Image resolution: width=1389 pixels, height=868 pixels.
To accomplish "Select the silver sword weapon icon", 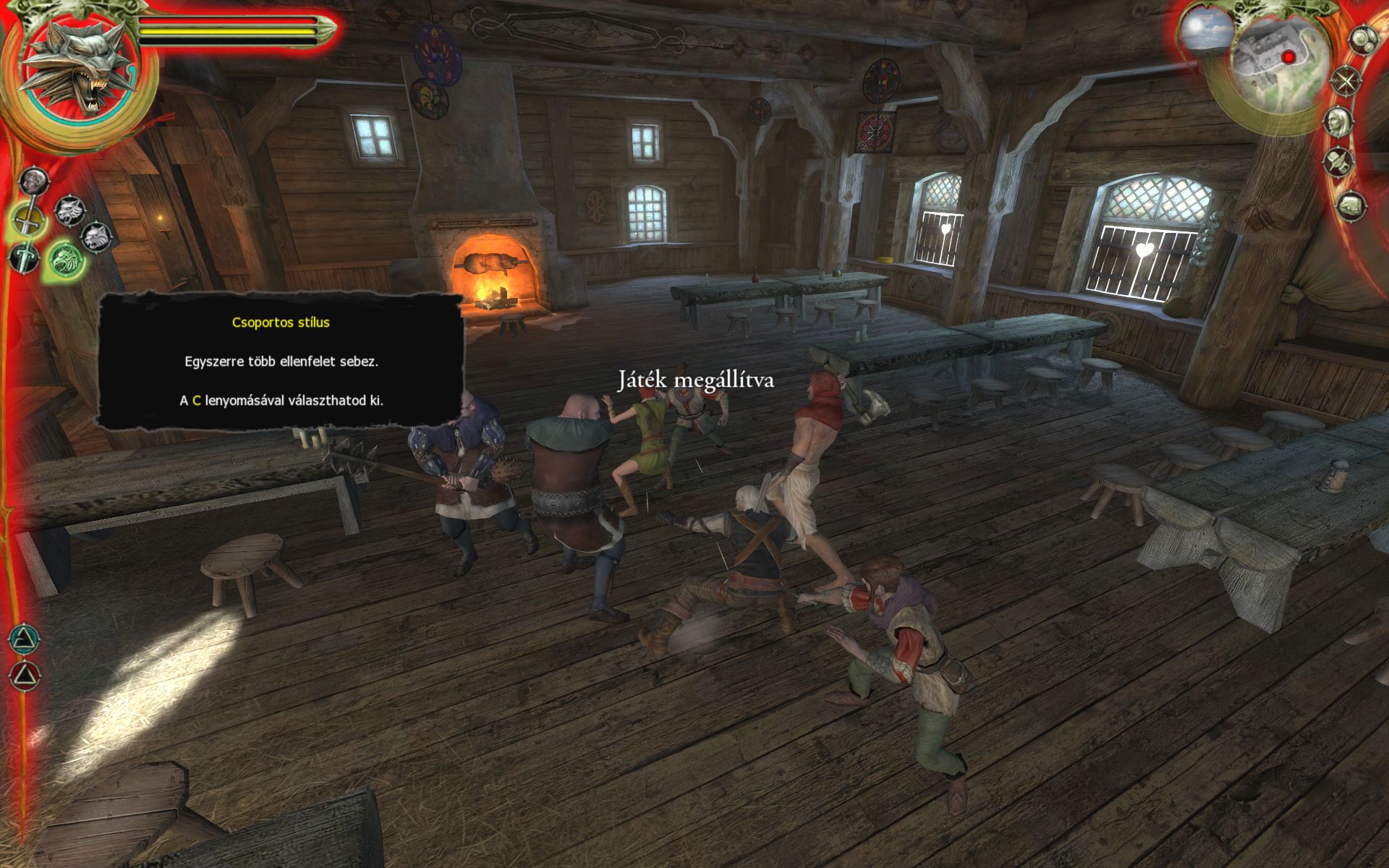I will (24, 258).
